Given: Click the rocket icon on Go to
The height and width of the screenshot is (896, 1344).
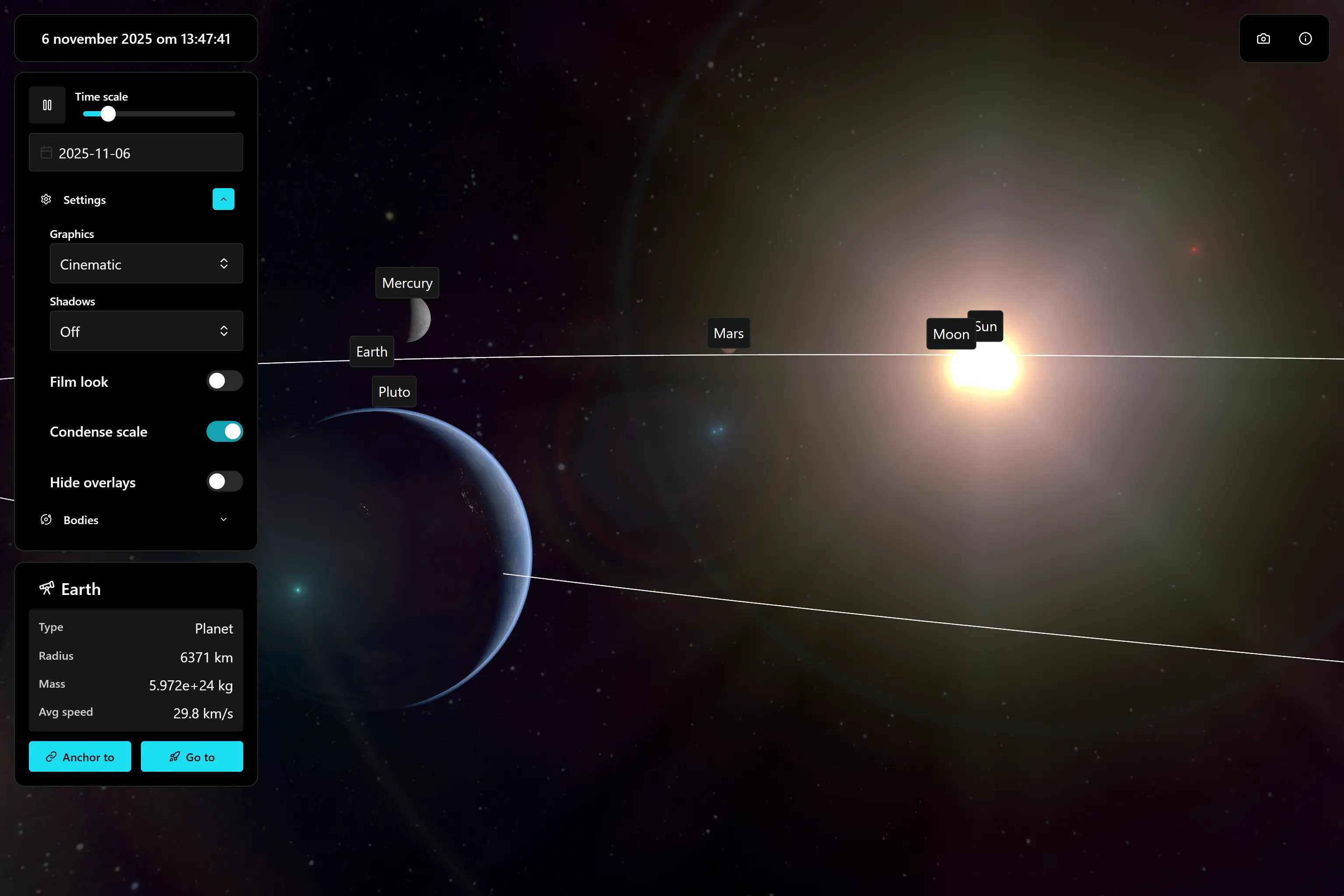Looking at the screenshot, I should point(174,756).
